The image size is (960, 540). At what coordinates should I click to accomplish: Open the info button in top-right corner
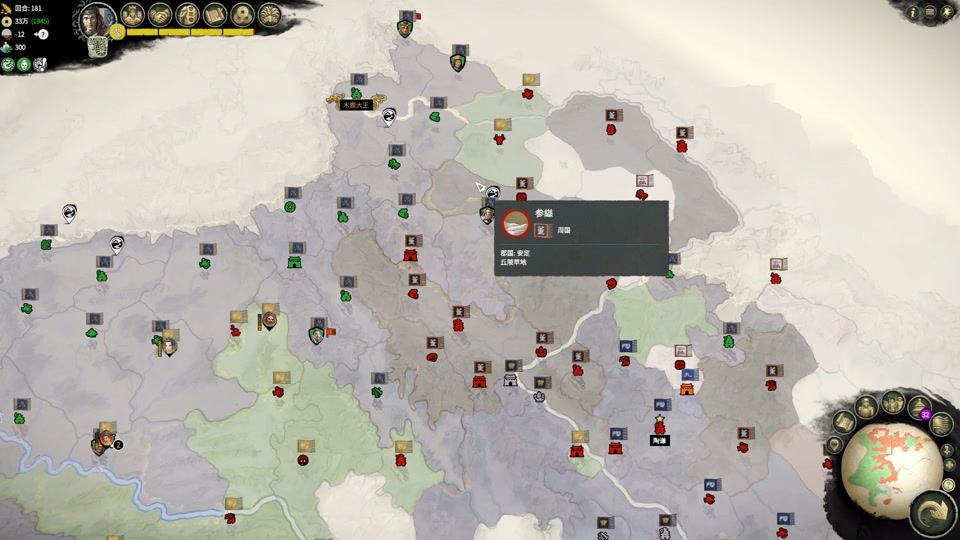coord(913,12)
